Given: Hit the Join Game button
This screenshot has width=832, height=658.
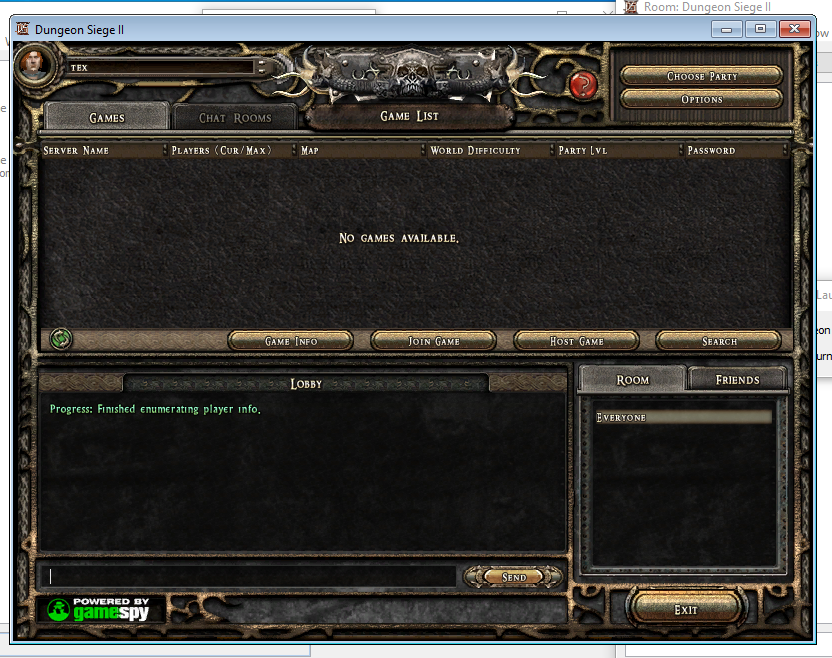Looking at the screenshot, I should [434, 341].
